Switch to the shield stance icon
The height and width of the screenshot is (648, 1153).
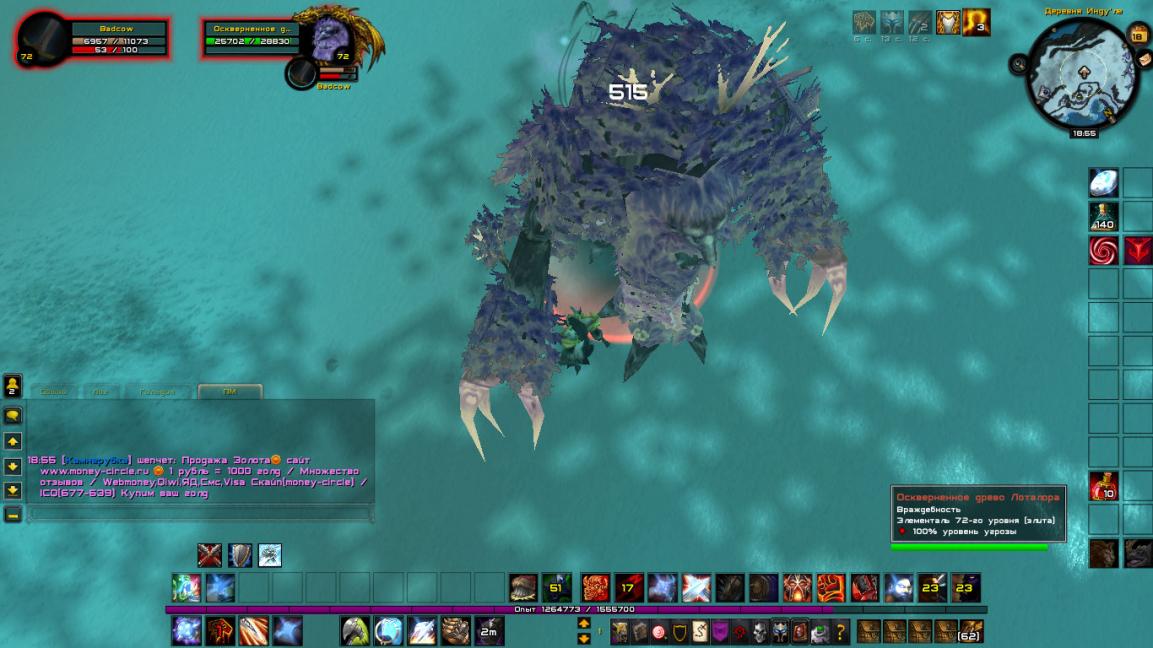(240, 555)
